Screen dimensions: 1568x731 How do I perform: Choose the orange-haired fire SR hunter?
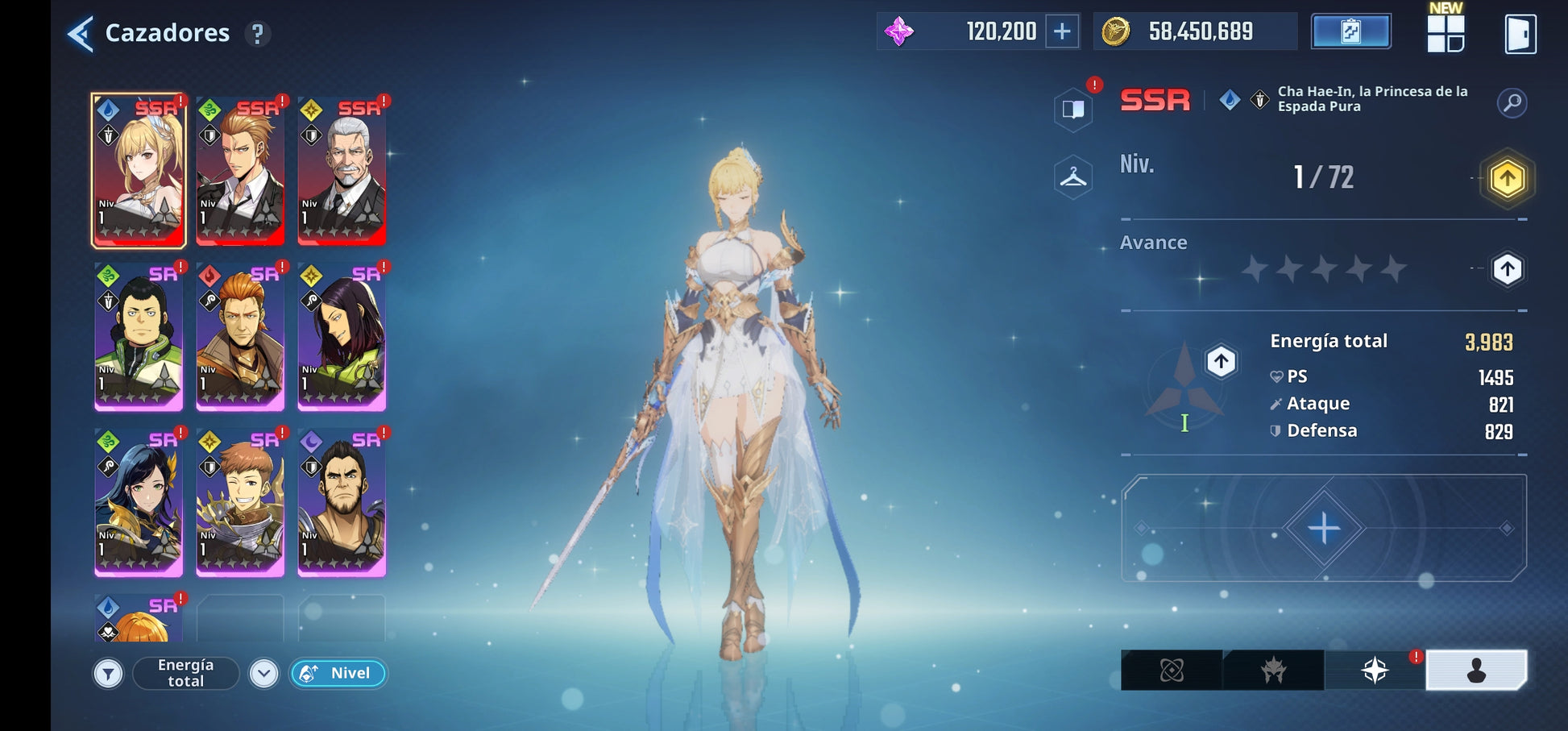(x=240, y=336)
